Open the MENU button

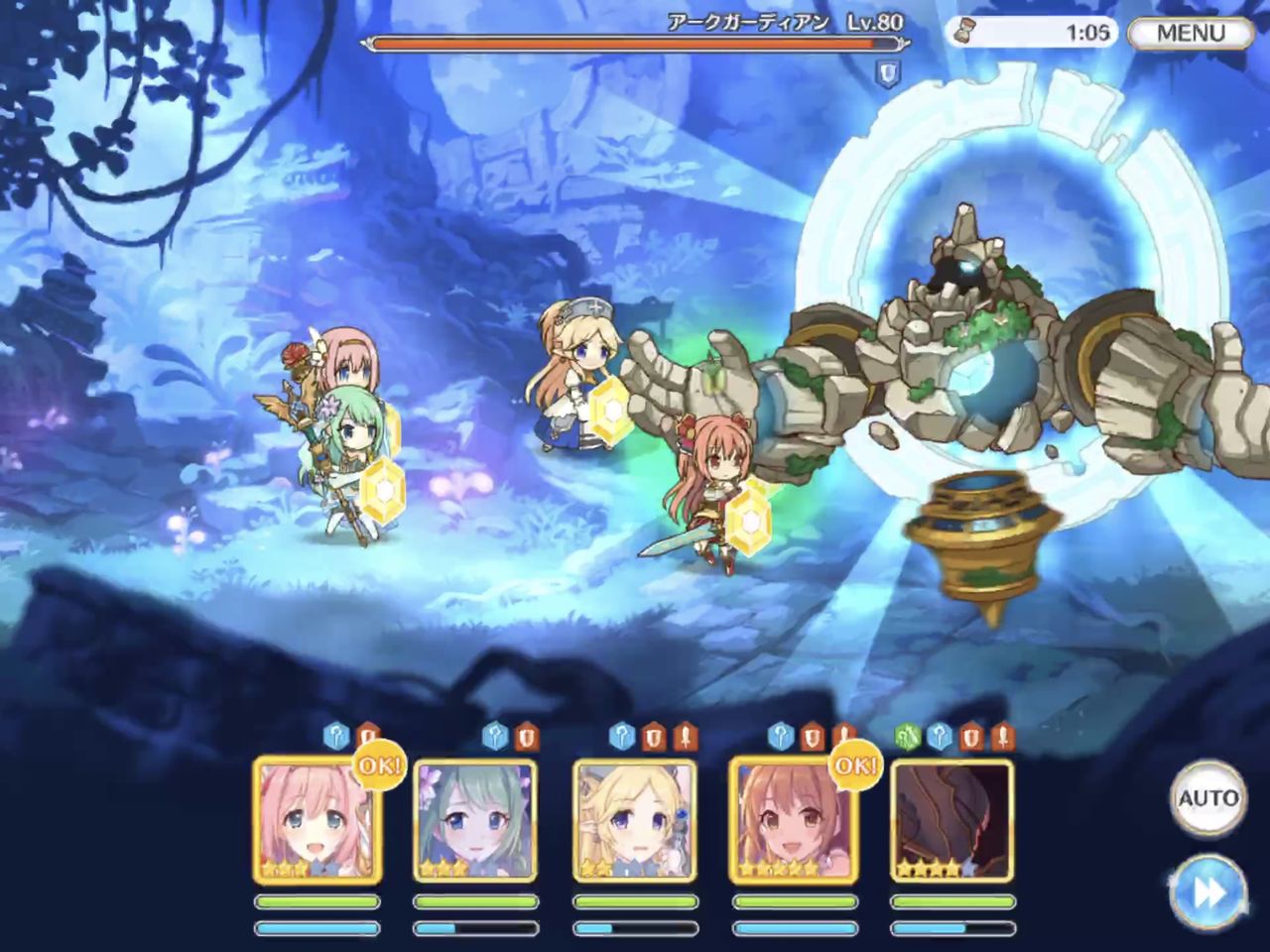1190,33
